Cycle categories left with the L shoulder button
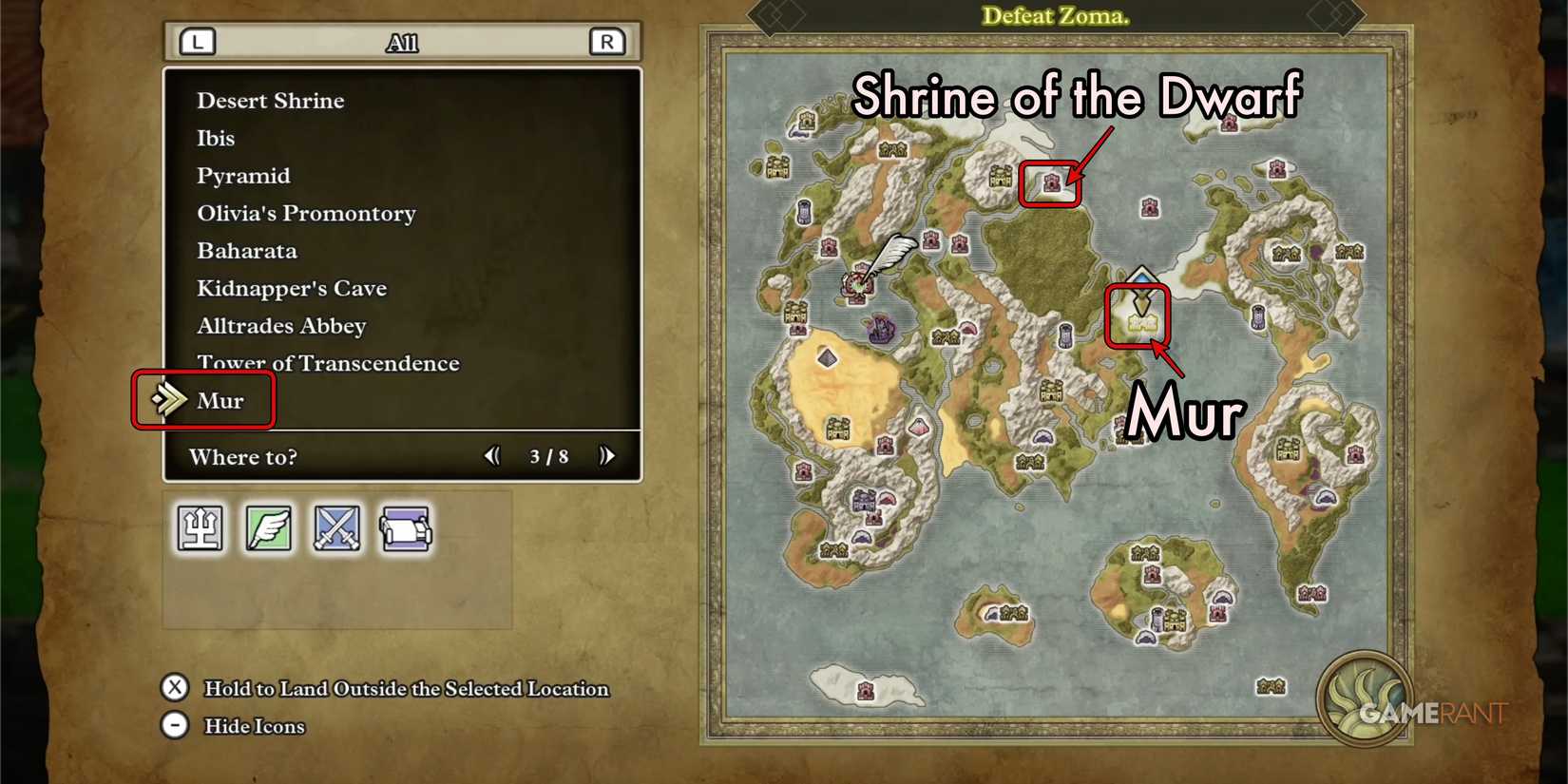The height and width of the screenshot is (784, 1568). [x=197, y=41]
